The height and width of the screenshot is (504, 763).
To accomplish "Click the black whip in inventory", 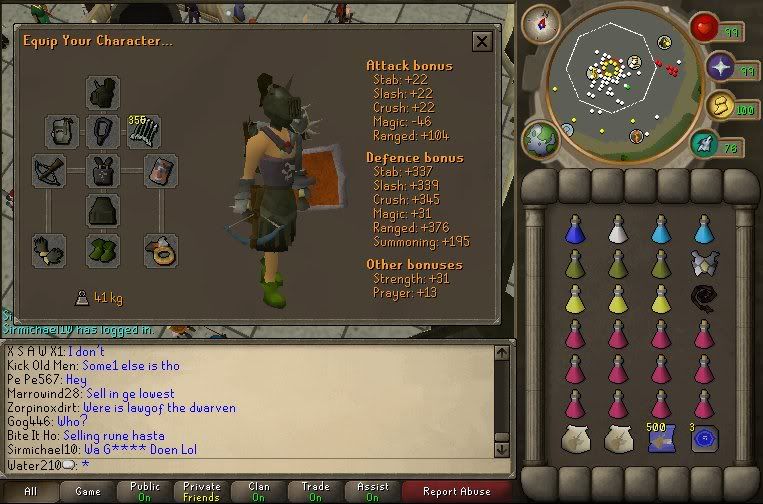I will (704, 296).
